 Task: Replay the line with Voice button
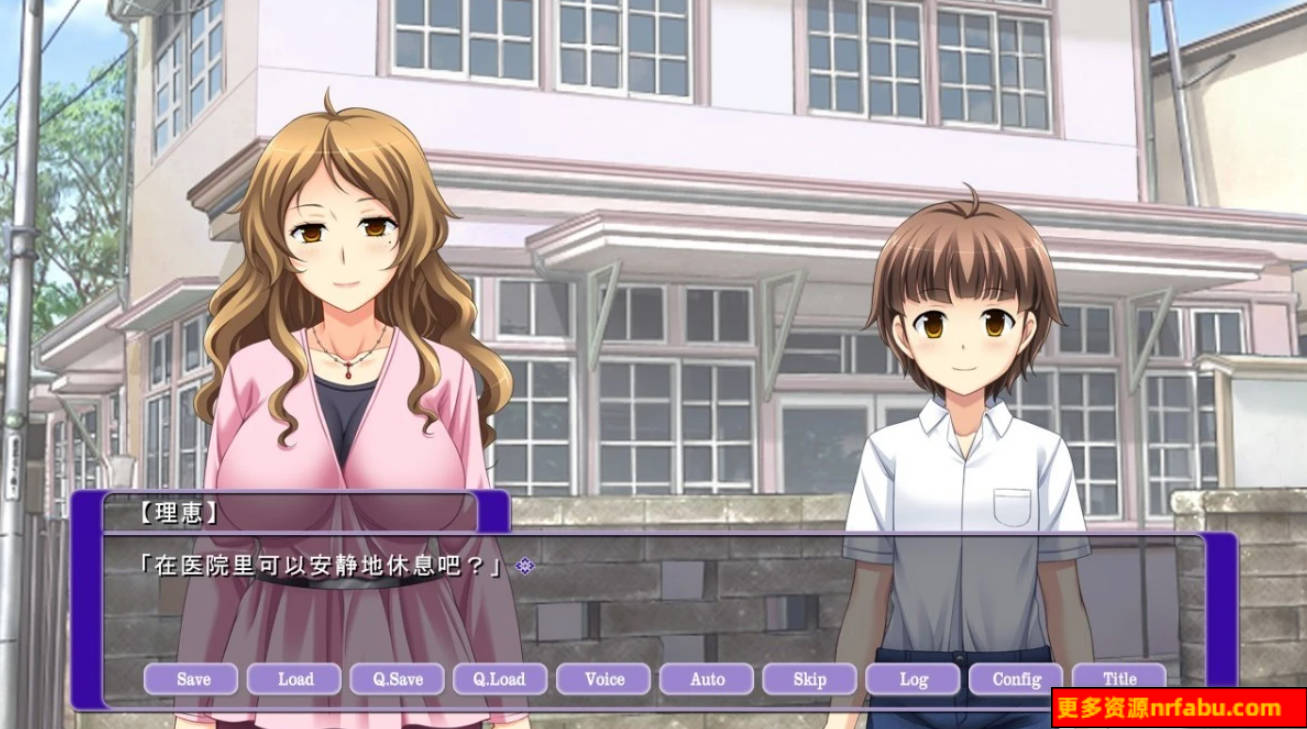click(x=604, y=679)
